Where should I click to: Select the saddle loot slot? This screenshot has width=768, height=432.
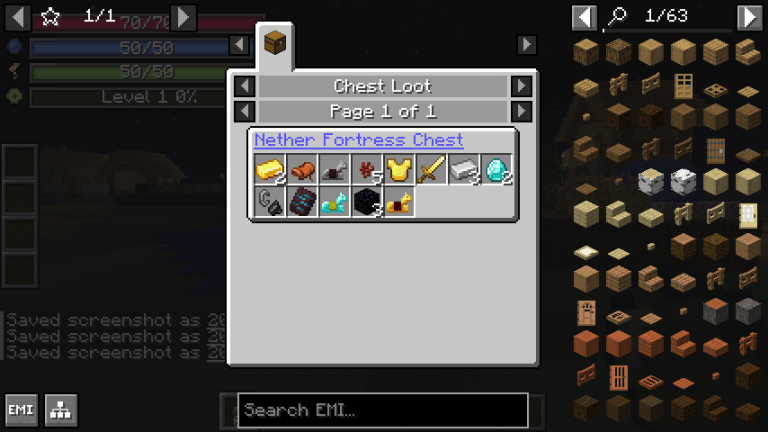[x=302, y=170]
